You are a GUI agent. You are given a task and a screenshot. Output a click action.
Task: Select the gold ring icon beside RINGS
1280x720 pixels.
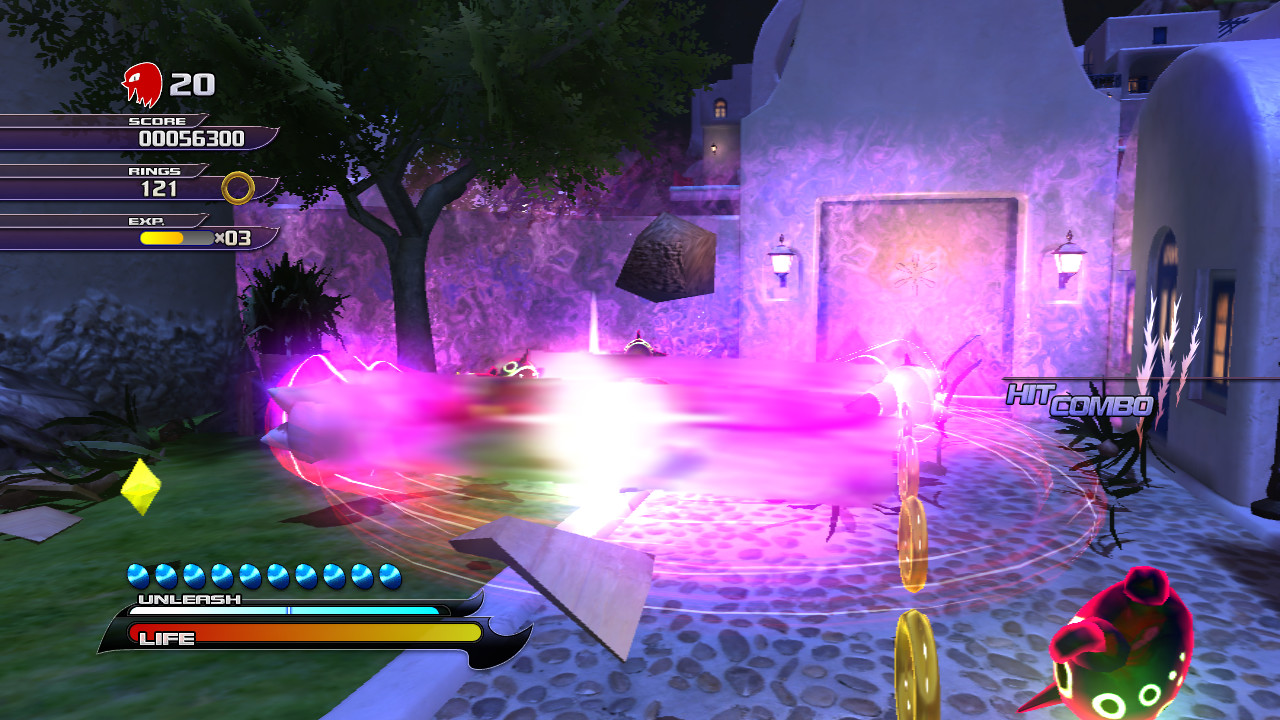(x=238, y=187)
